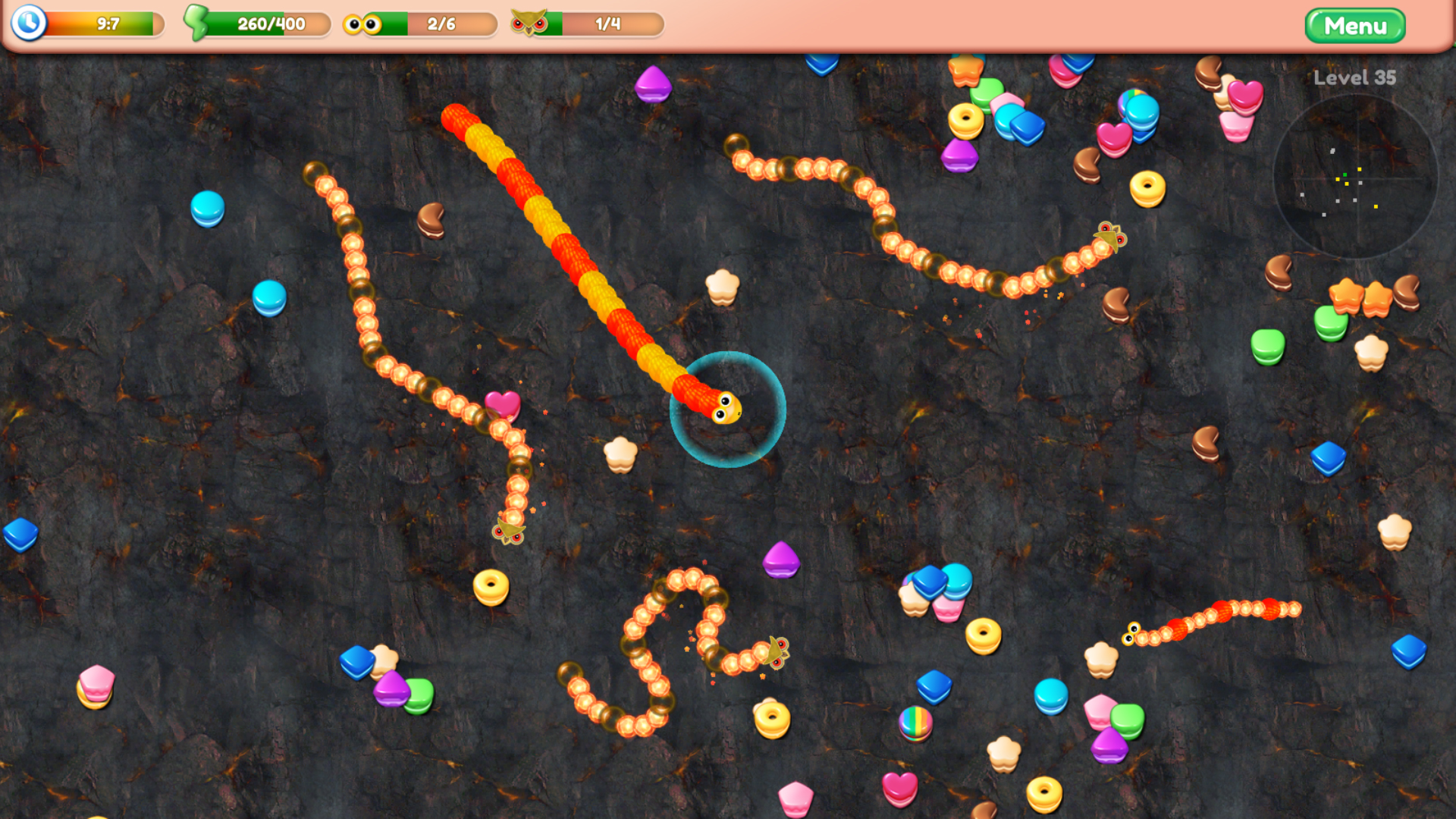Viewport: 1456px width, 819px height.
Task: Click the yellow donut on the left side
Action: click(490, 587)
